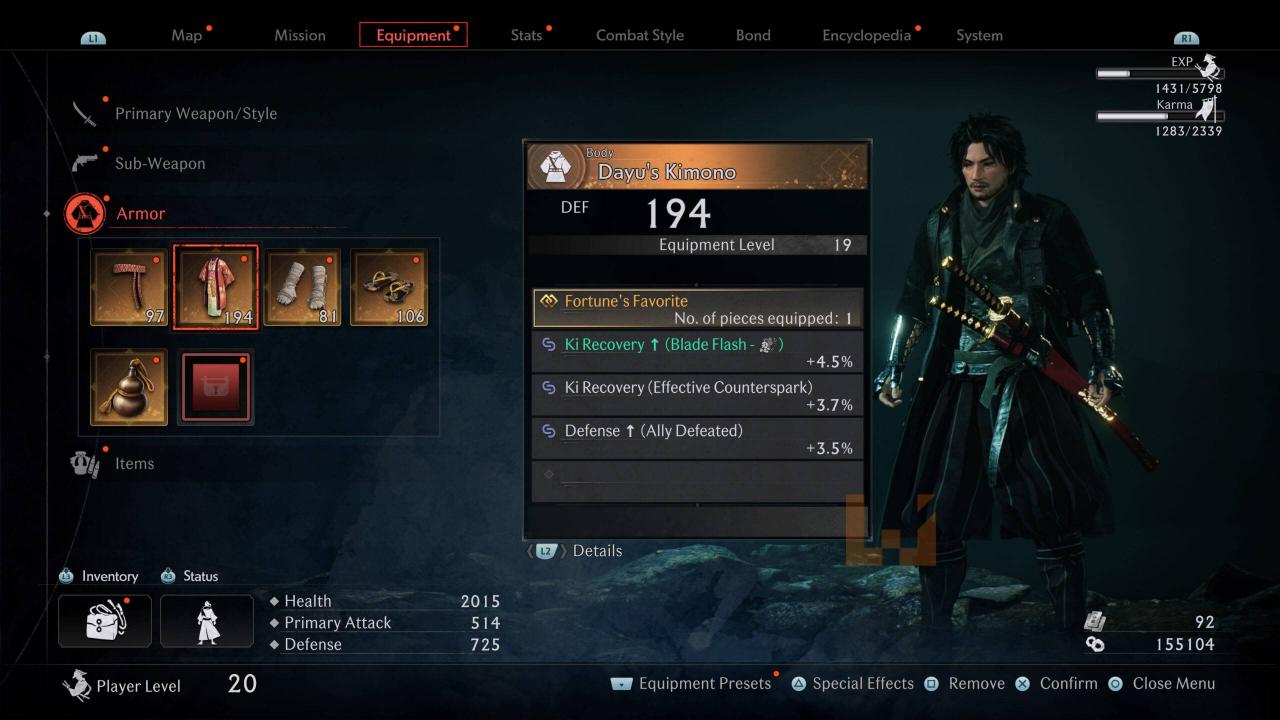Select the gourd accessory slot
Screen dimensions: 1280x720
[x=129, y=386]
